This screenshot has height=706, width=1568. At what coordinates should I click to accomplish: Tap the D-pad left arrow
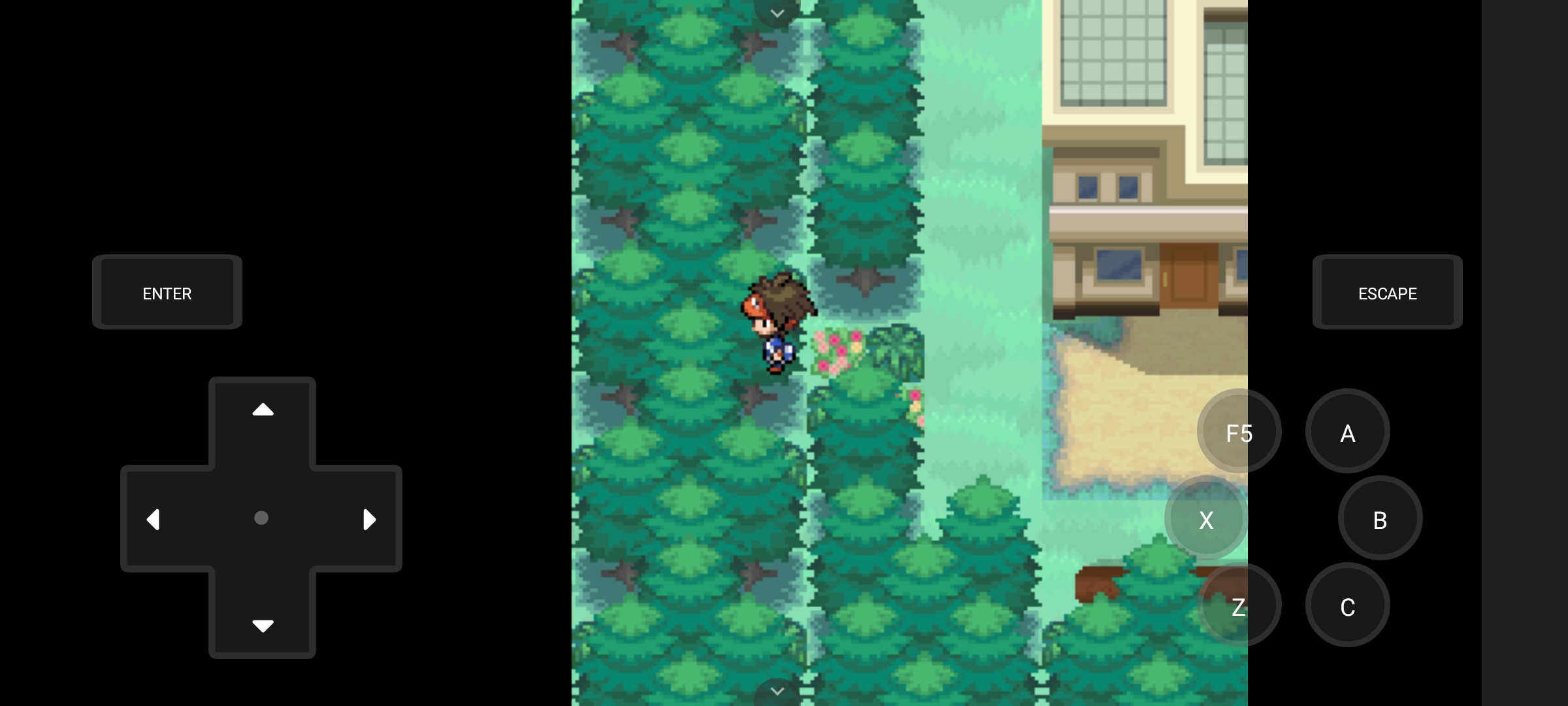click(x=153, y=518)
